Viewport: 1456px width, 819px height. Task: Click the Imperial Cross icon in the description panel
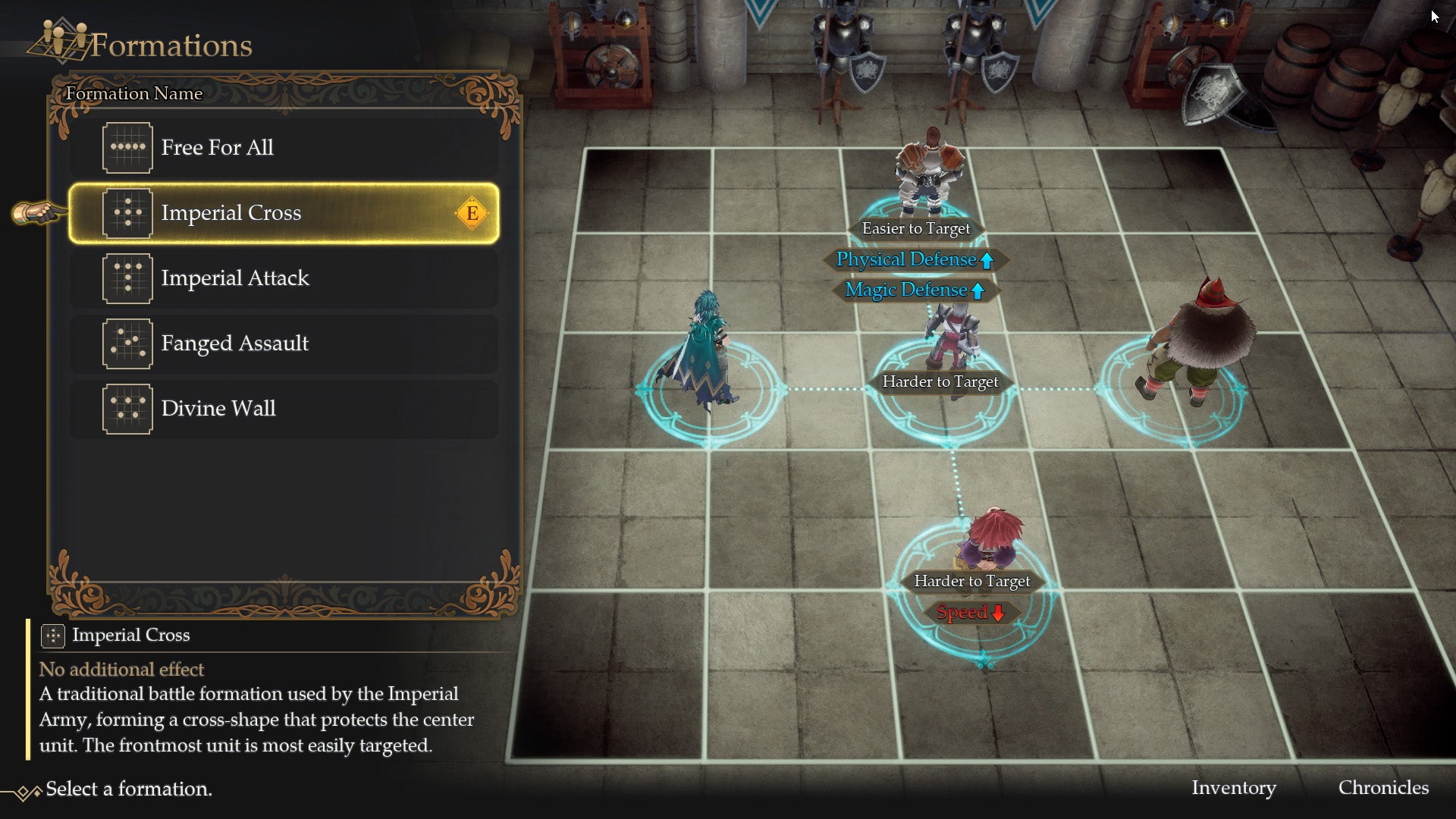click(x=52, y=635)
